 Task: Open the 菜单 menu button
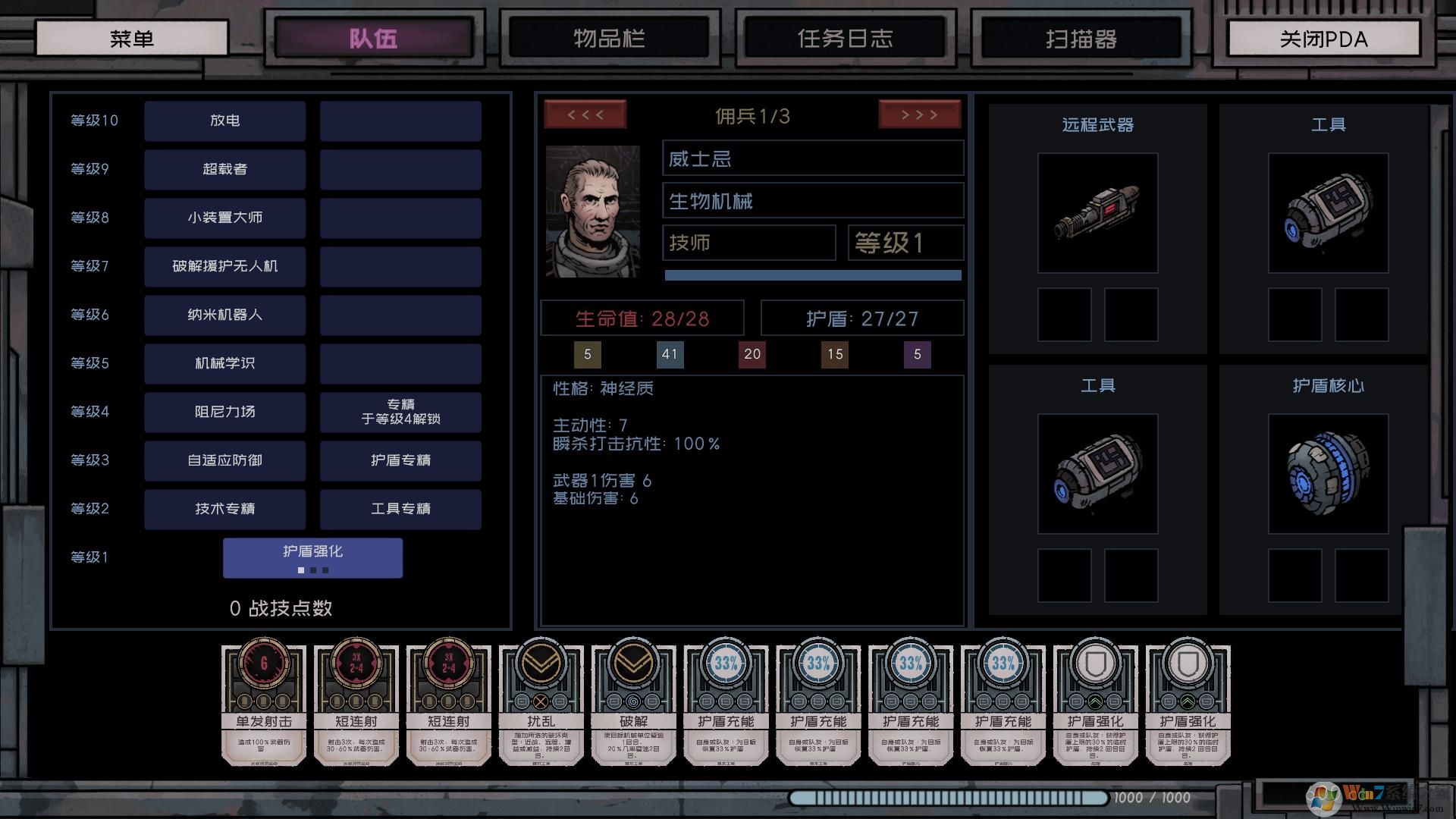point(132,38)
